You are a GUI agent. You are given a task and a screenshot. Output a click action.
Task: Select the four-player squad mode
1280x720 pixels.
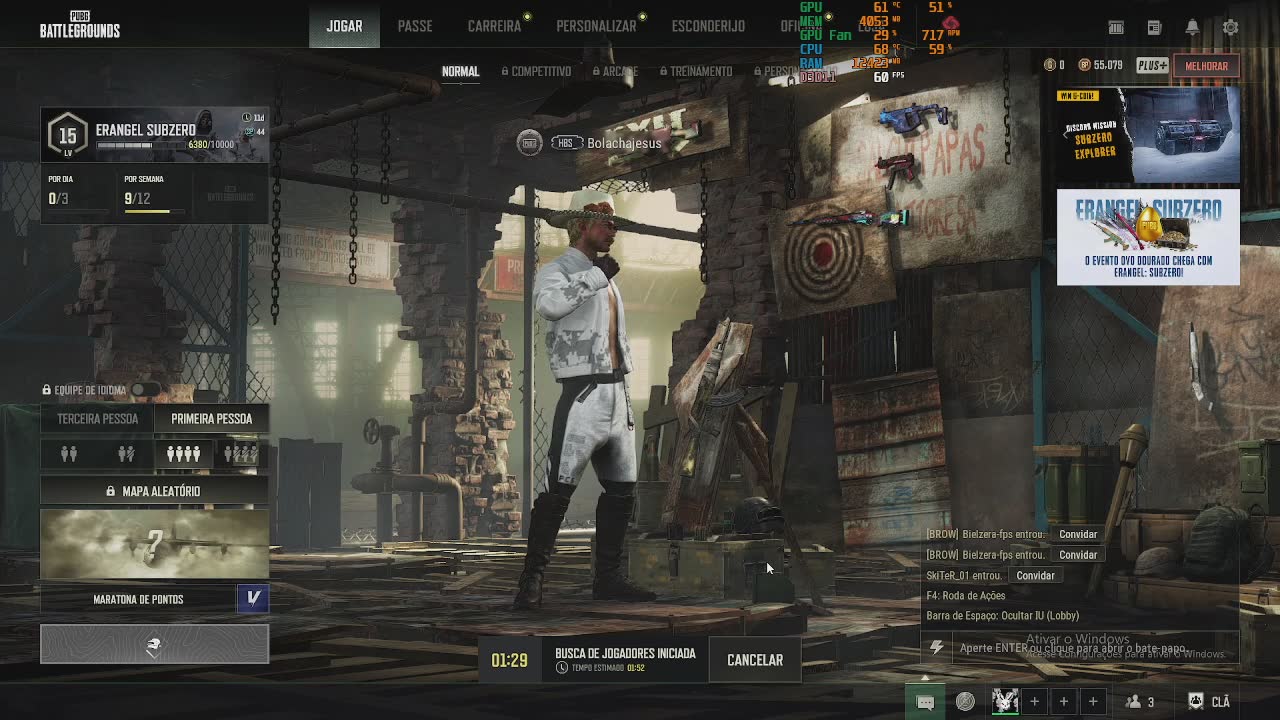(x=183, y=455)
